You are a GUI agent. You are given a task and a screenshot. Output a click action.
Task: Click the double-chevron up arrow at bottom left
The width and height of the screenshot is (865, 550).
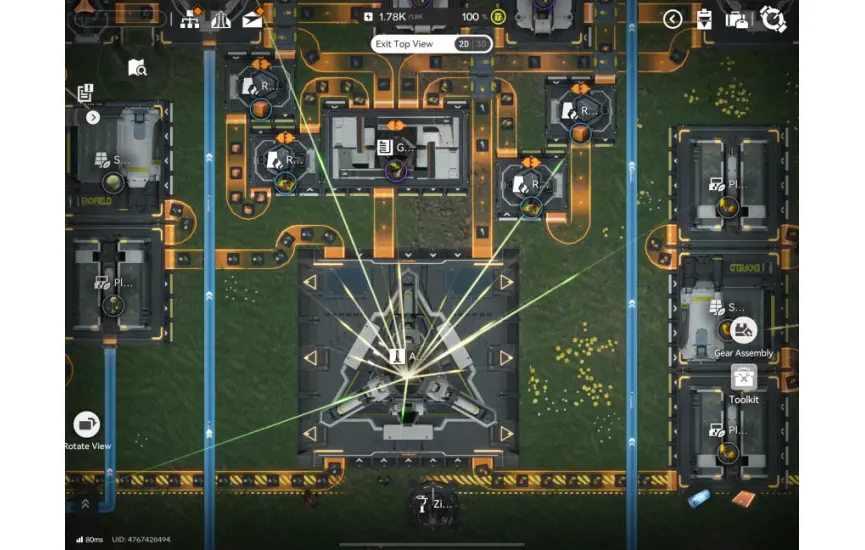(85, 503)
